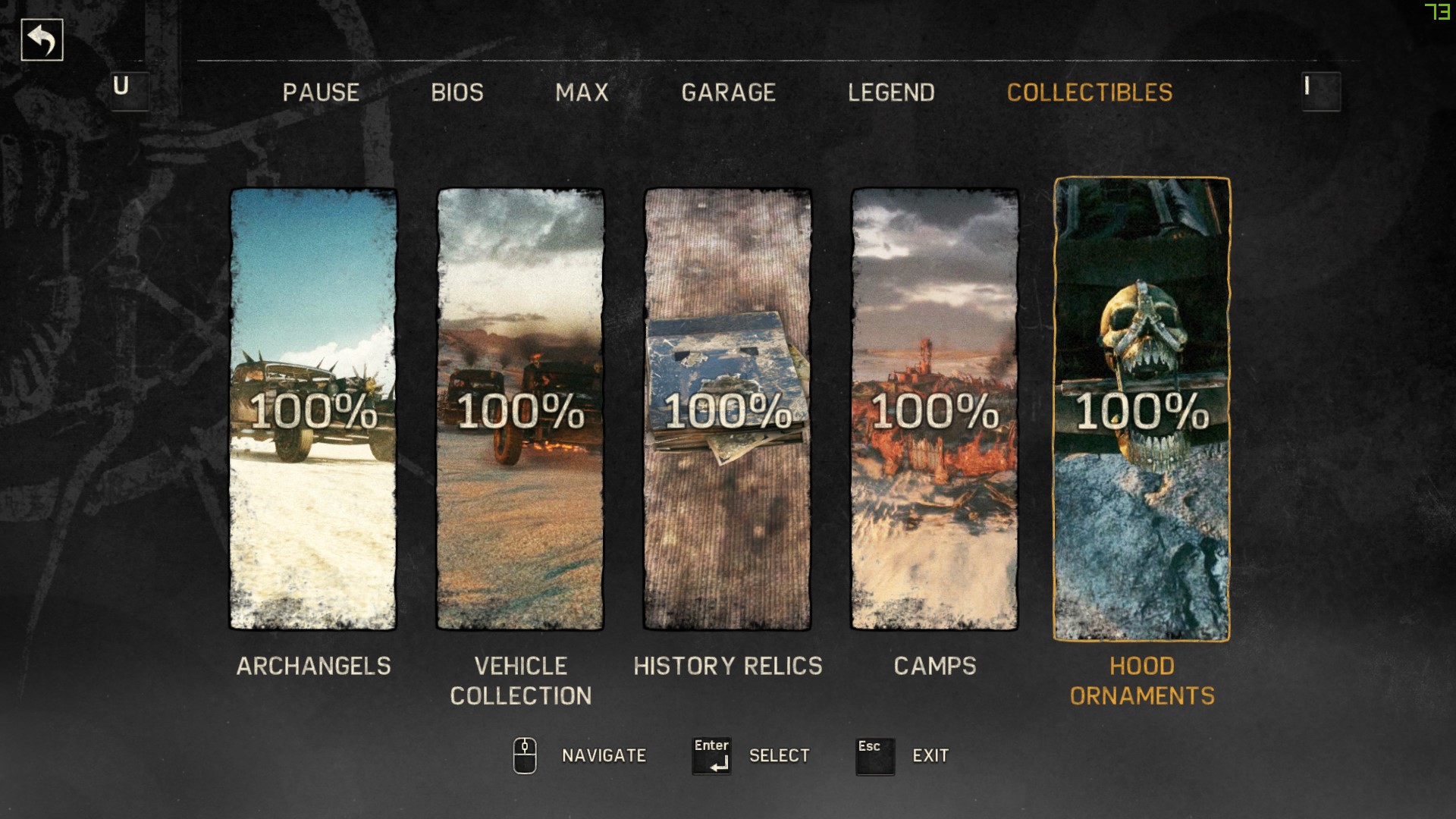This screenshot has width=1456, height=819.
Task: View the History Relics card
Action: [727, 409]
